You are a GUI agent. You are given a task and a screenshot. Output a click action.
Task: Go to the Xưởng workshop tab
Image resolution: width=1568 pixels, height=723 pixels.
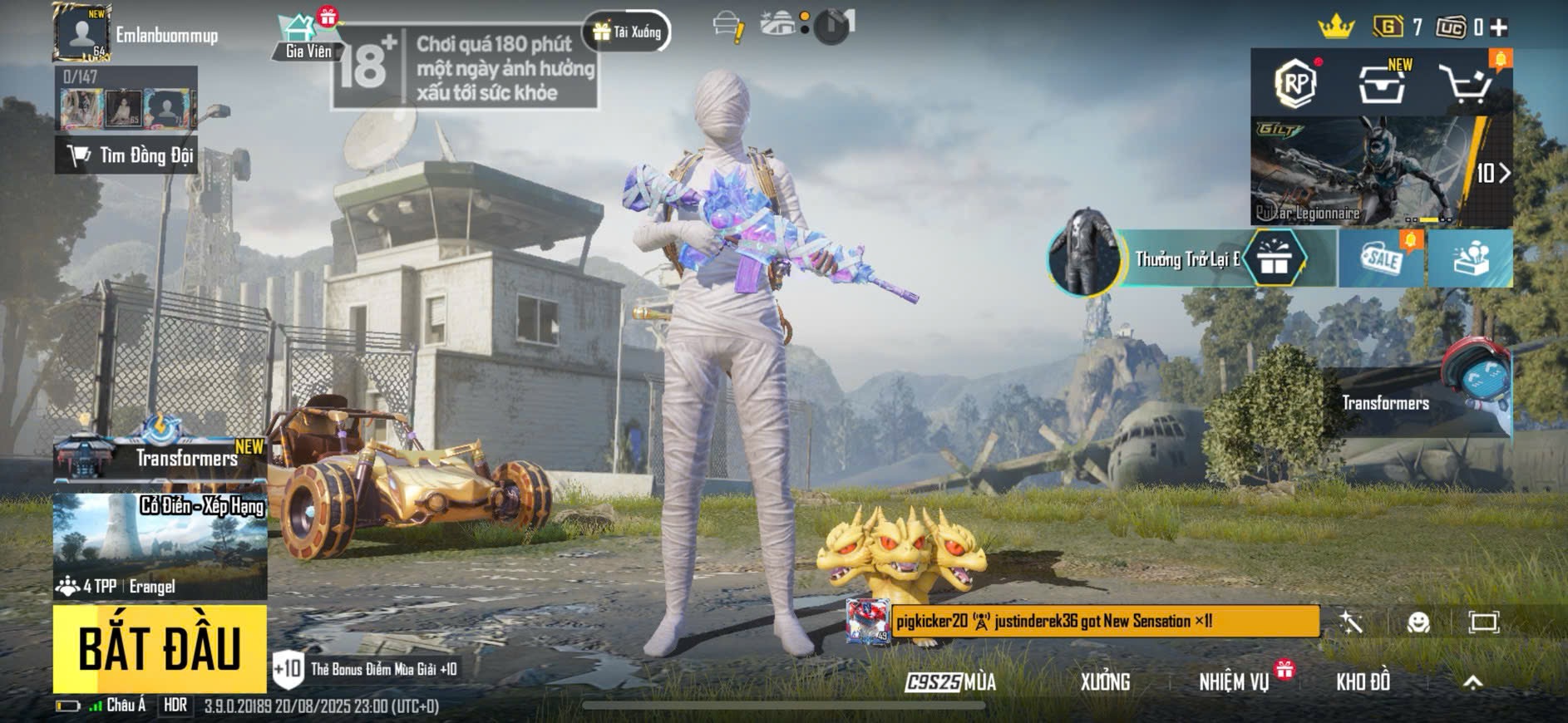1105,682
